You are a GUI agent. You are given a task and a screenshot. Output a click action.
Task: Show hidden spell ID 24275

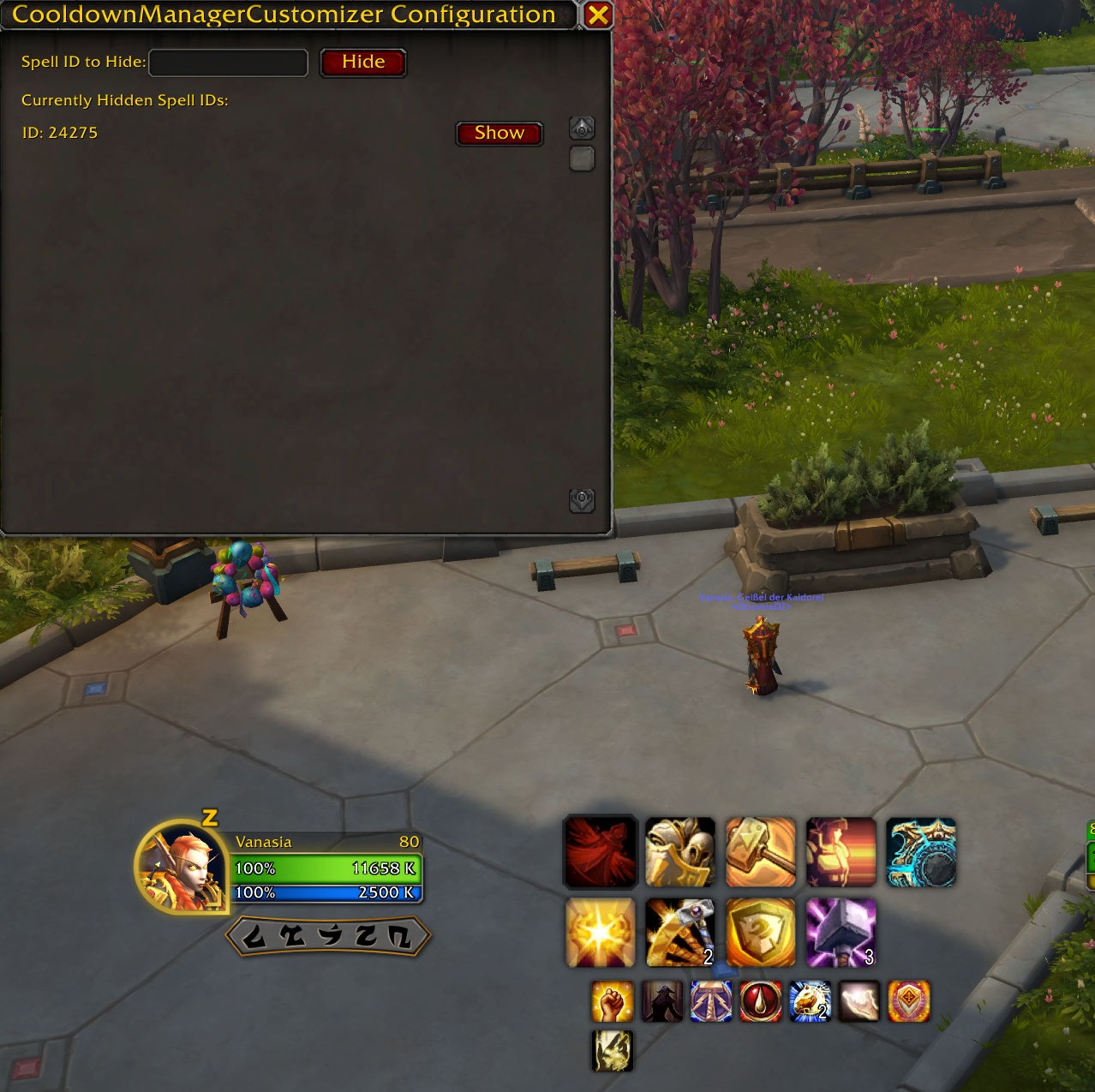[x=499, y=134]
